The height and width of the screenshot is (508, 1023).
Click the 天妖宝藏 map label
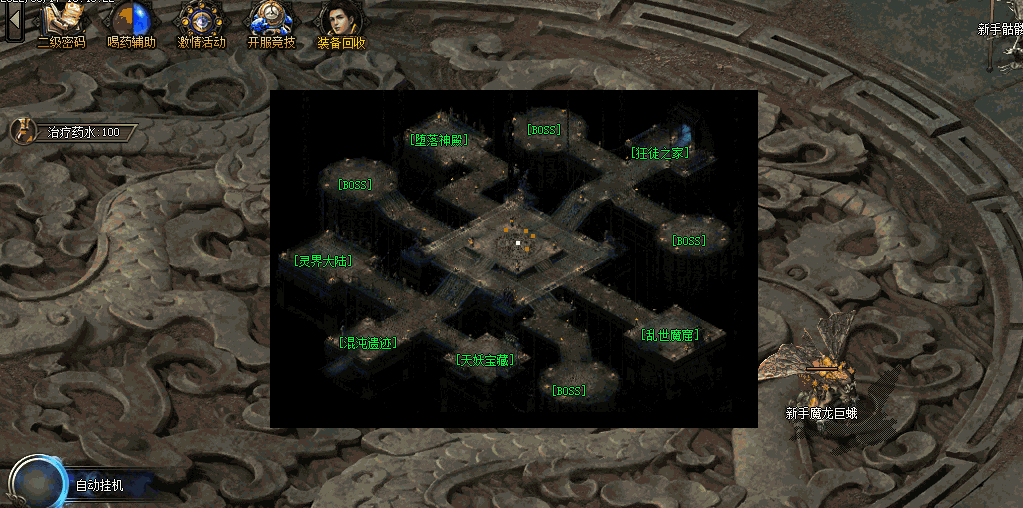click(485, 359)
